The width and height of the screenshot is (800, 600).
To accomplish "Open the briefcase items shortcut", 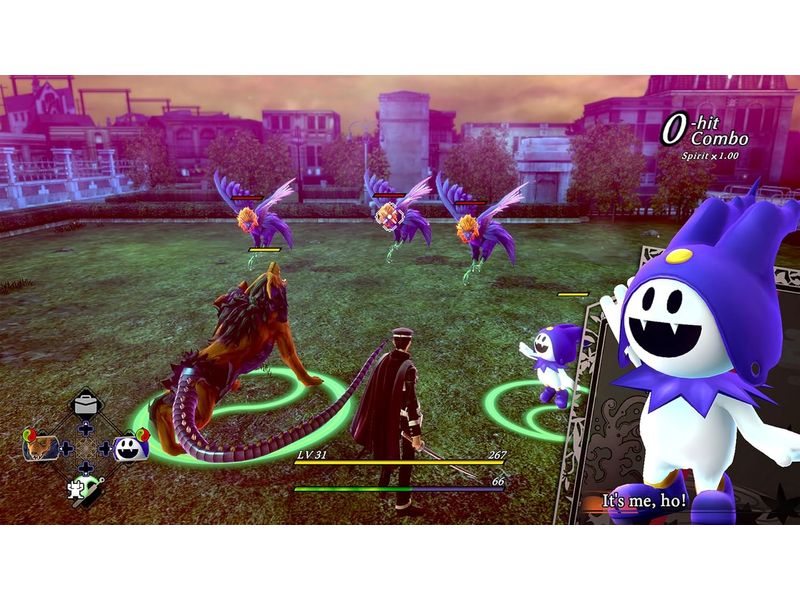I will pyautogui.click(x=84, y=407).
